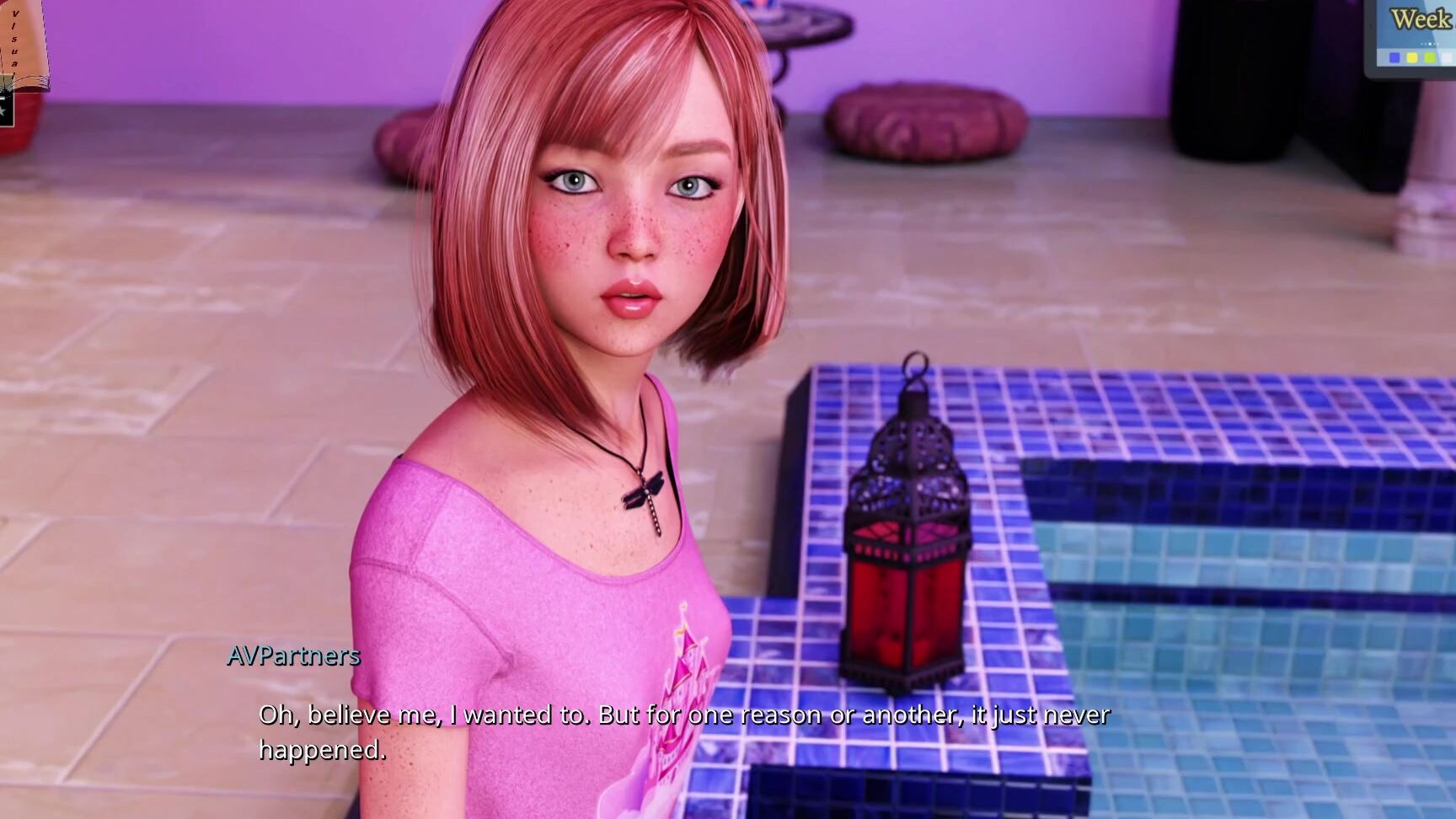Select the yellow square on the Week tablet
The height and width of the screenshot is (819, 1456).
pos(1412,57)
